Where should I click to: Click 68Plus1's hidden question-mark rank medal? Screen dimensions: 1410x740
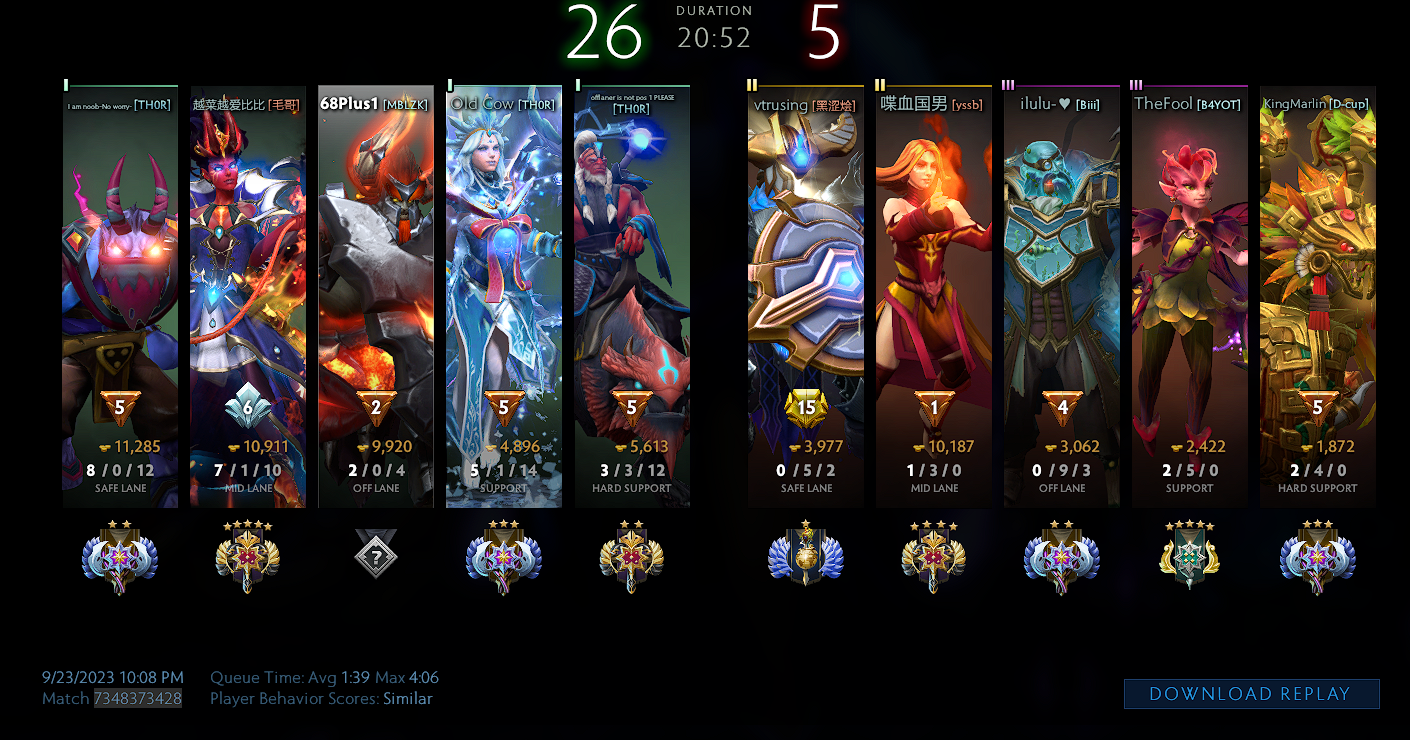375,558
